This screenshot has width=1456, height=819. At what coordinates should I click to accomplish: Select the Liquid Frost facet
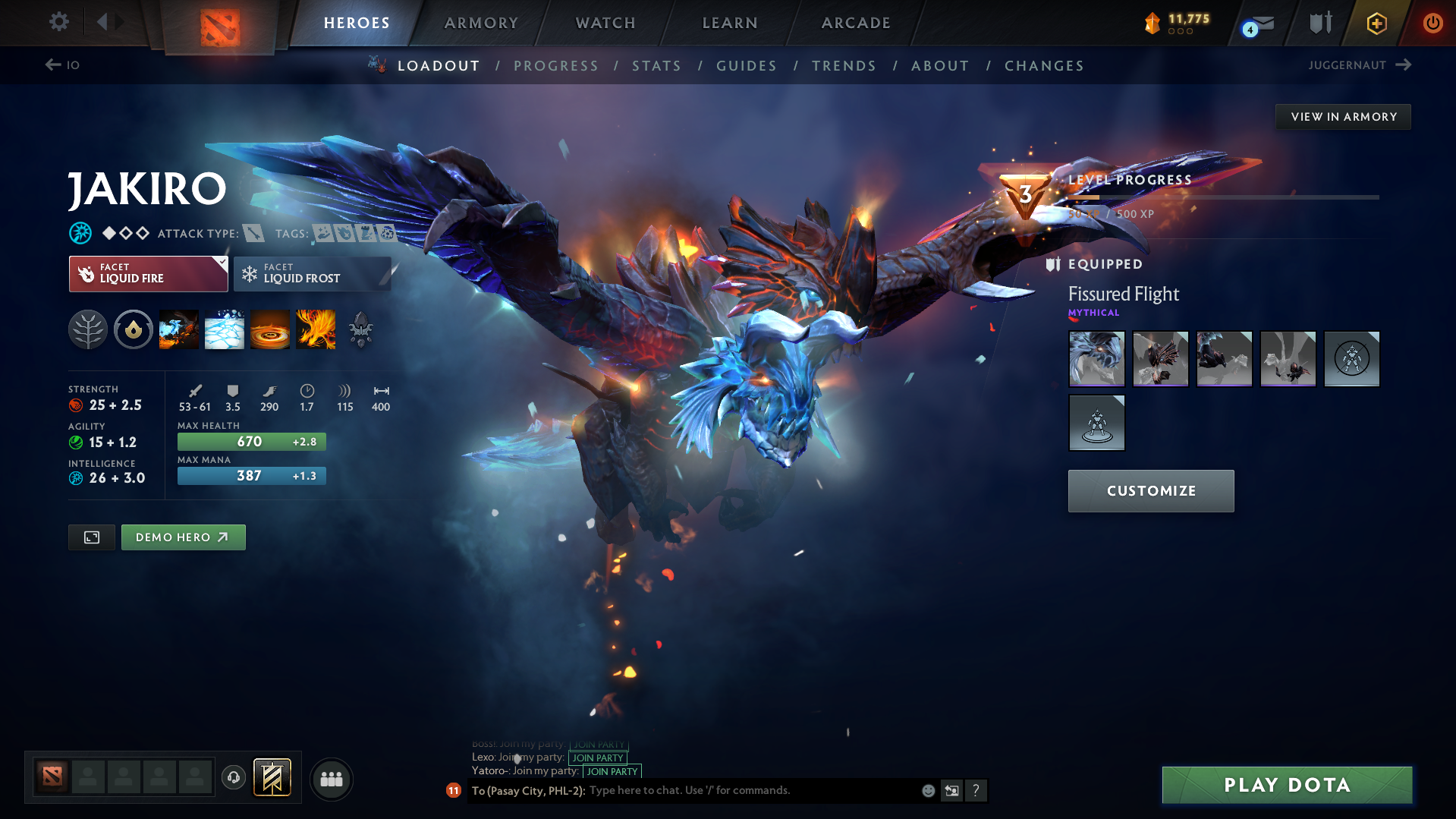point(312,273)
